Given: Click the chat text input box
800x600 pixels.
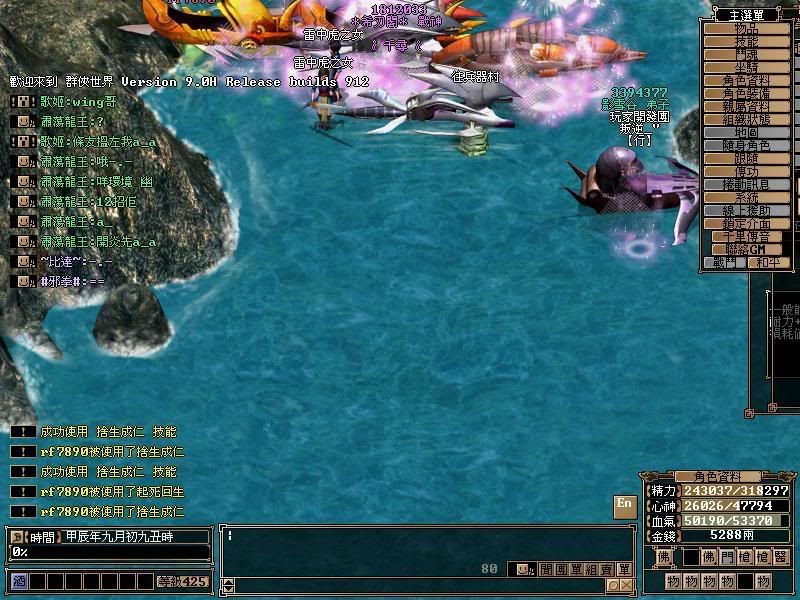Looking at the screenshot, I should [x=420, y=545].
